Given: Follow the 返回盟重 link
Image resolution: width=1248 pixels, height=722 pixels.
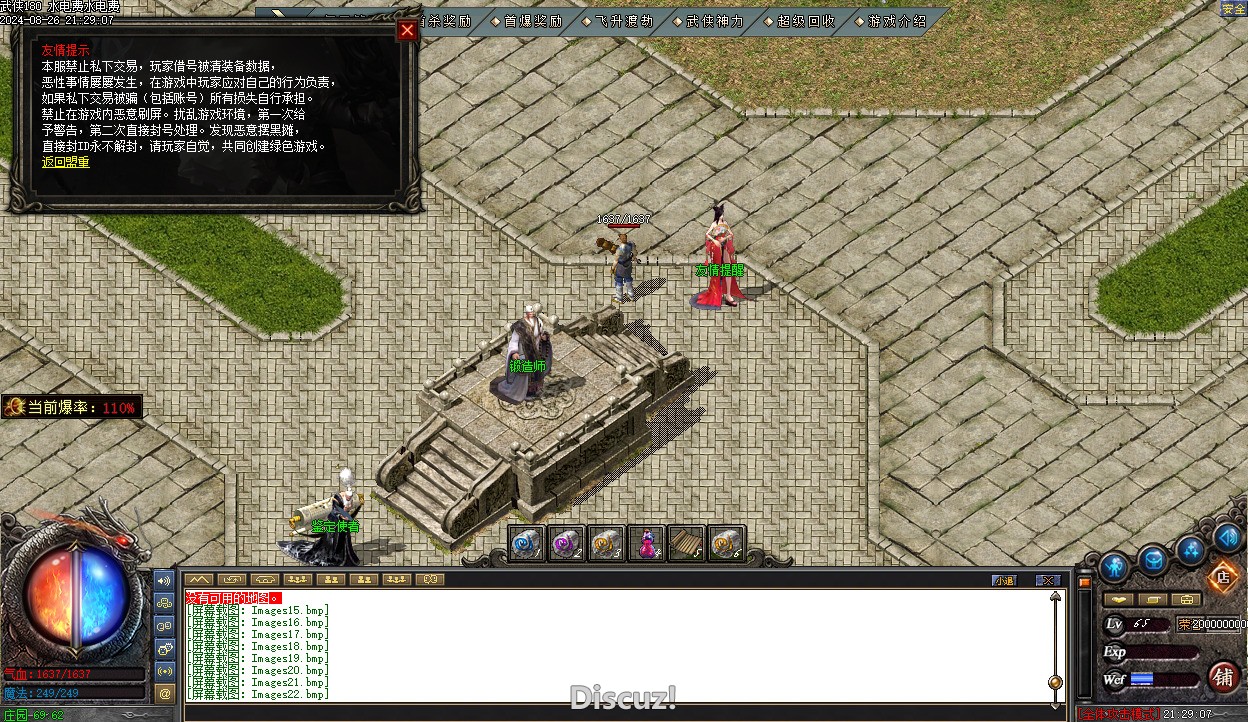Looking at the screenshot, I should pyautogui.click(x=66, y=162).
